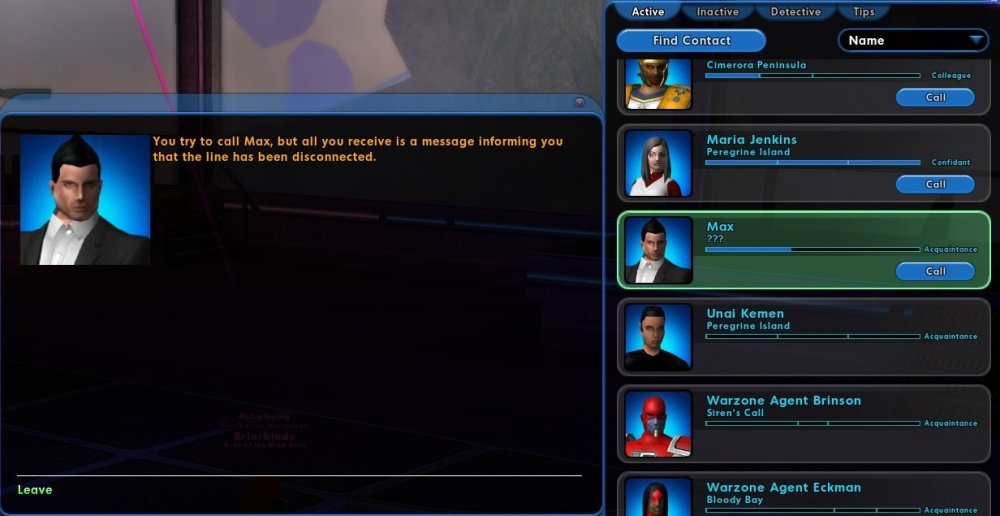Select the Unai Kemen contact row
Image resolution: width=1000 pixels, height=516 pixels.
(800, 335)
